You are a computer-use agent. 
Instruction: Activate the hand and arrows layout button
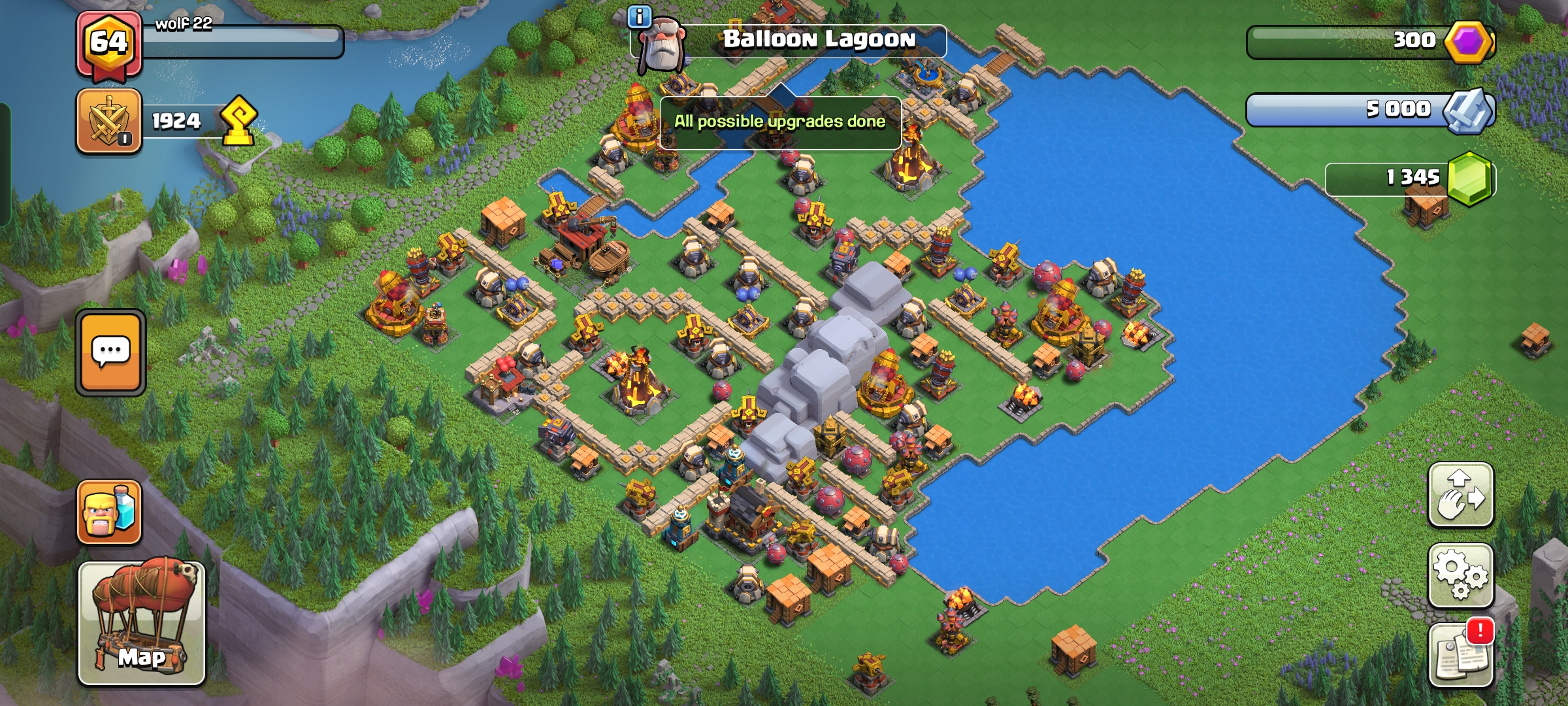point(1461,494)
